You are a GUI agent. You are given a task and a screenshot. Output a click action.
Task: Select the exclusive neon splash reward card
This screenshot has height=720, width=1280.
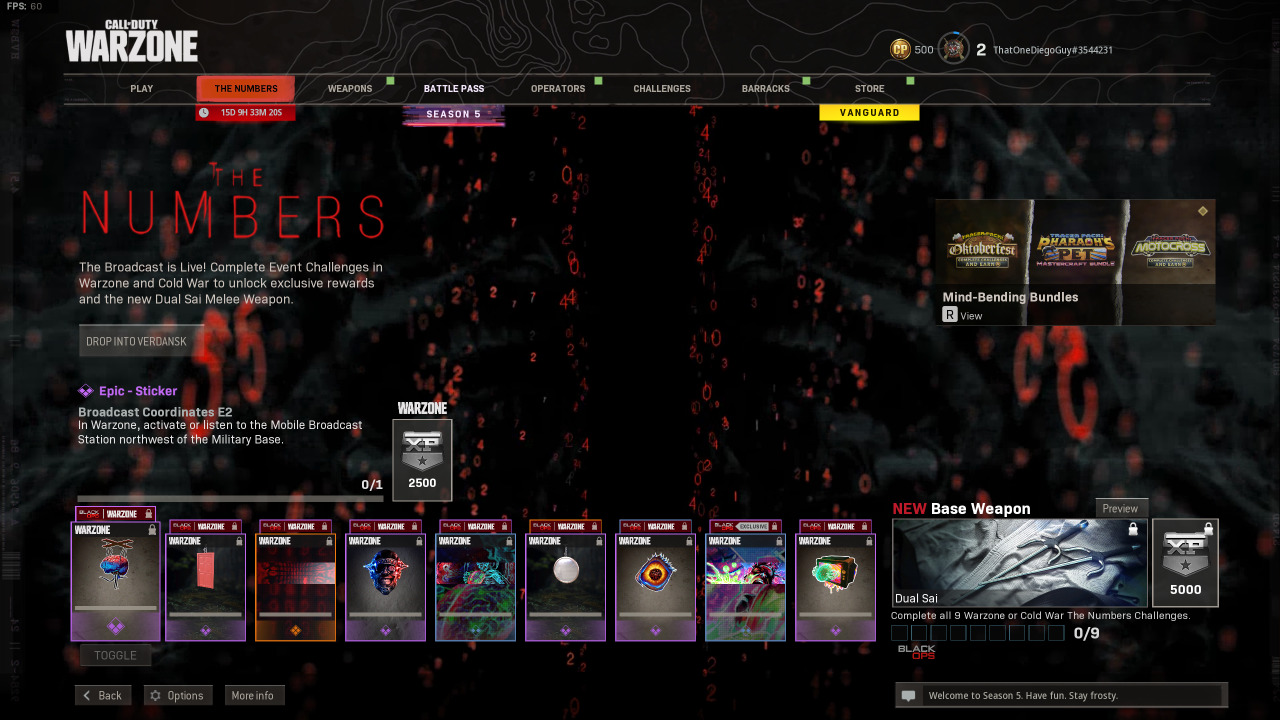[x=745, y=580]
